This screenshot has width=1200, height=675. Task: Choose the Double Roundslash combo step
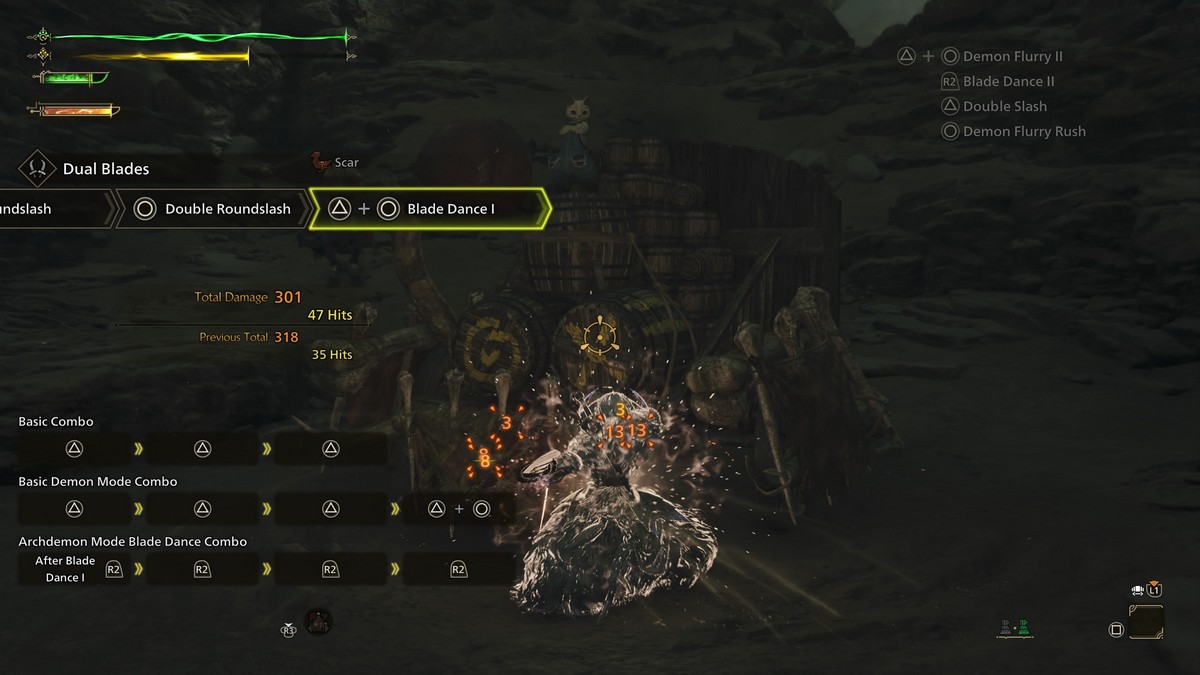click(x=214, y=209)
